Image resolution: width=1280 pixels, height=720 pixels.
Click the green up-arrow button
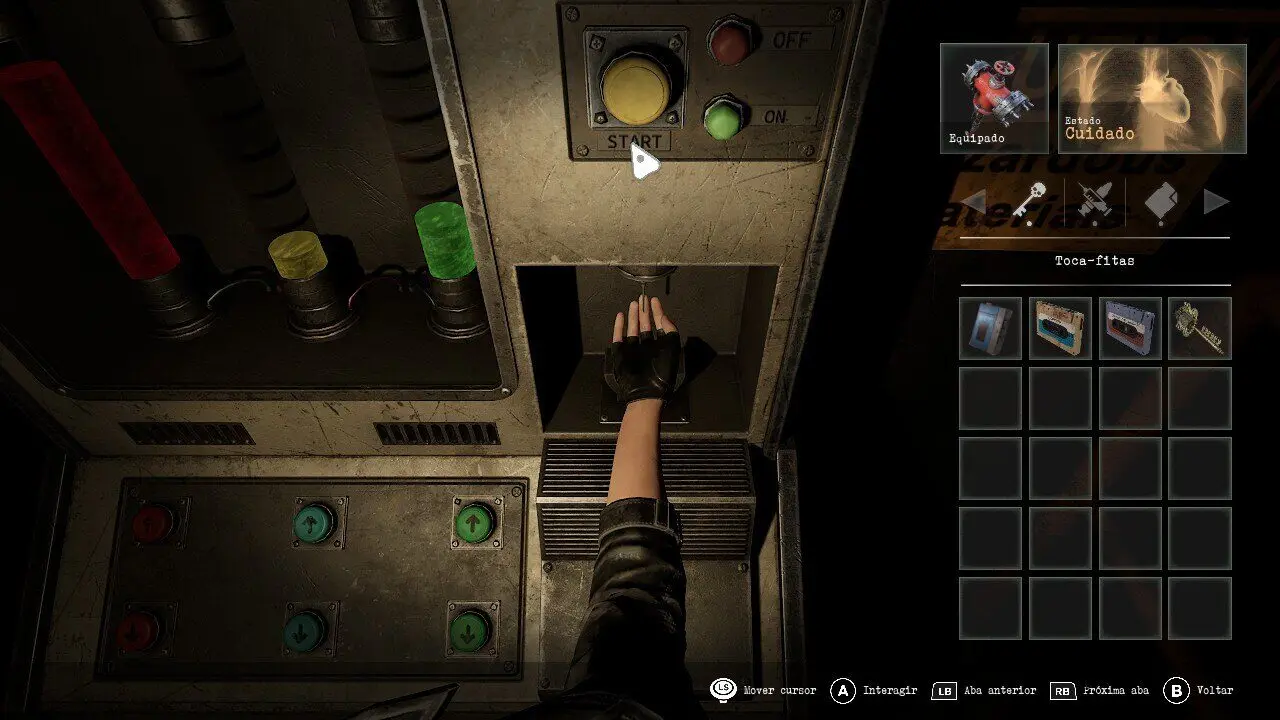[x=475, y=522]
